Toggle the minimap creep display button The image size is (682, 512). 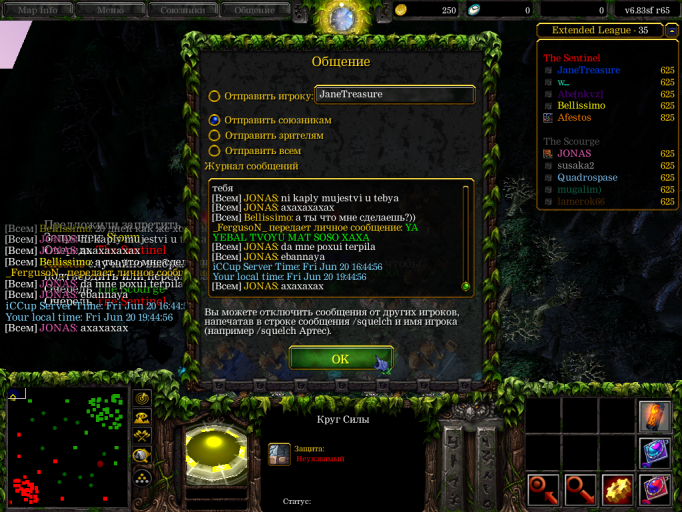coord(142,457)
